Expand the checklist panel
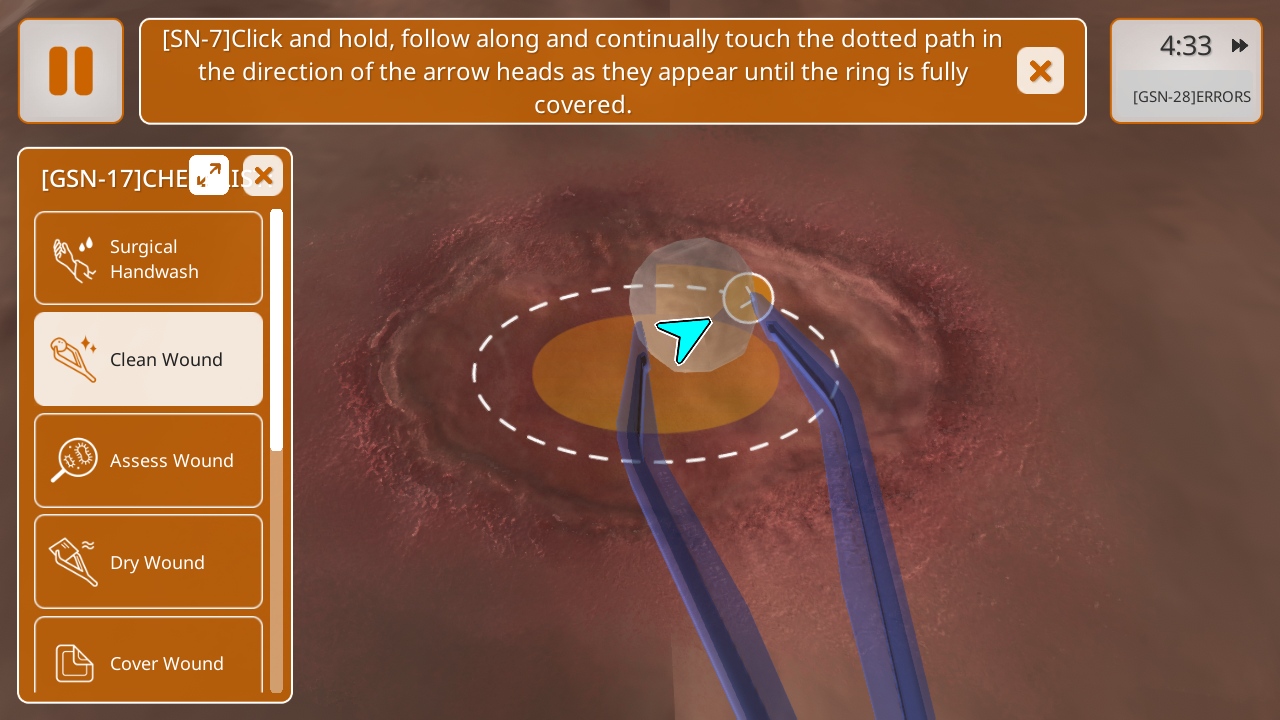Screen dimensions: 1280x720 click(x=209, y=175)
